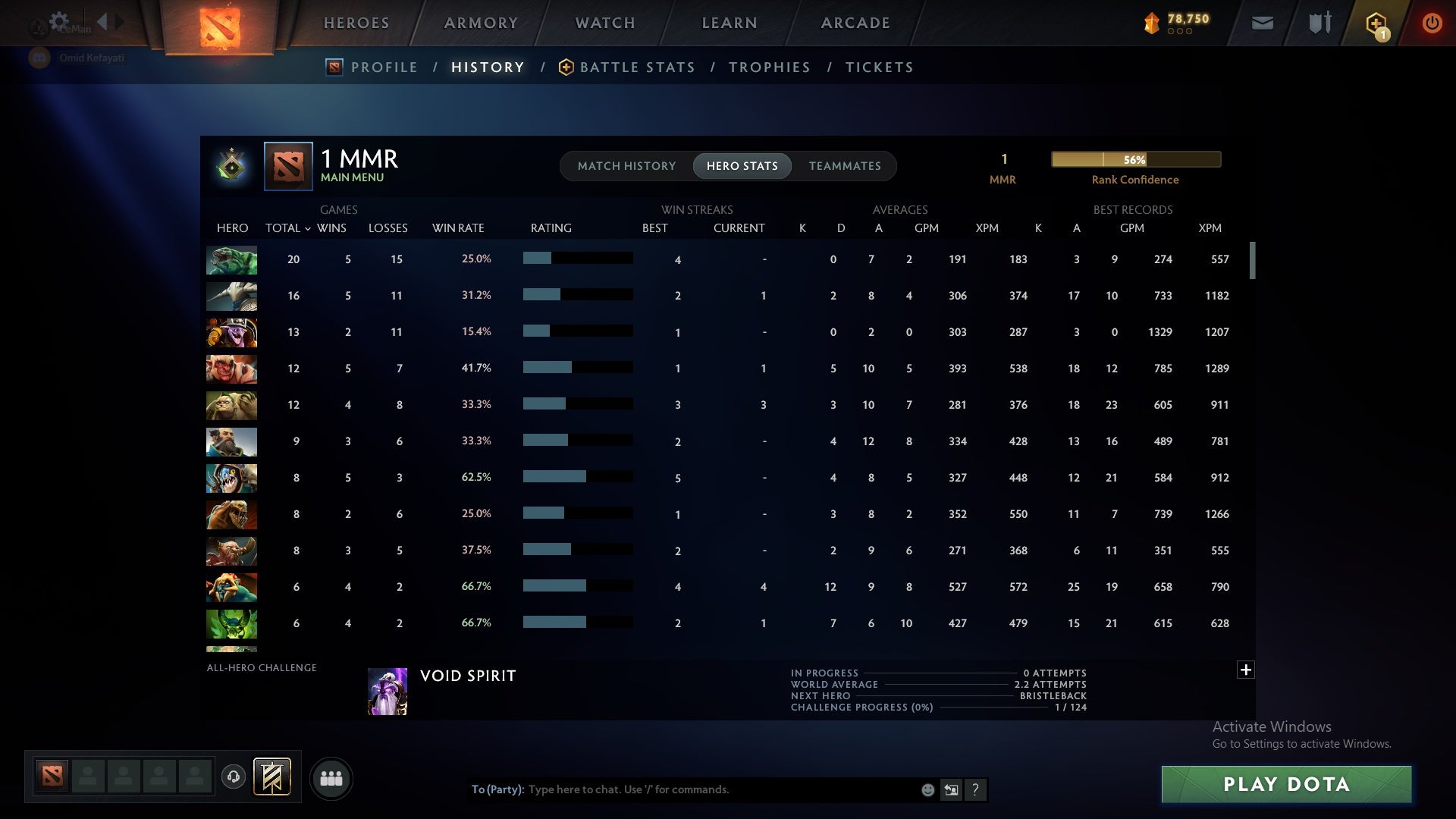Screen dimensions: 1456x819
Task: Open the emoticon picker beside chat bar
Action: tap(927, 789)
